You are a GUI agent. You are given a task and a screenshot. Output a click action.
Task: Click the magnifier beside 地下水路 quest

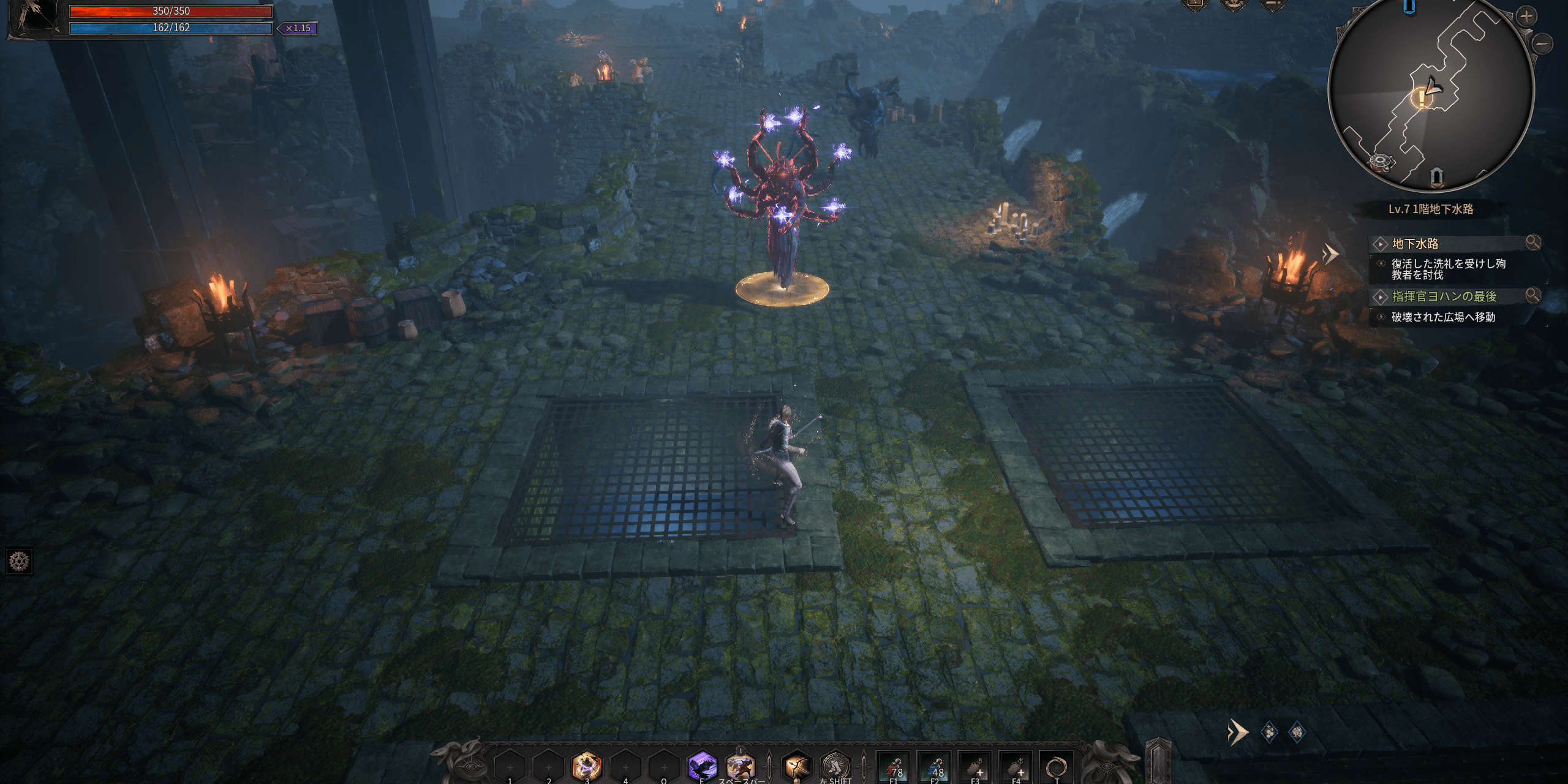pyautogui.click(x=1533, y=243)
